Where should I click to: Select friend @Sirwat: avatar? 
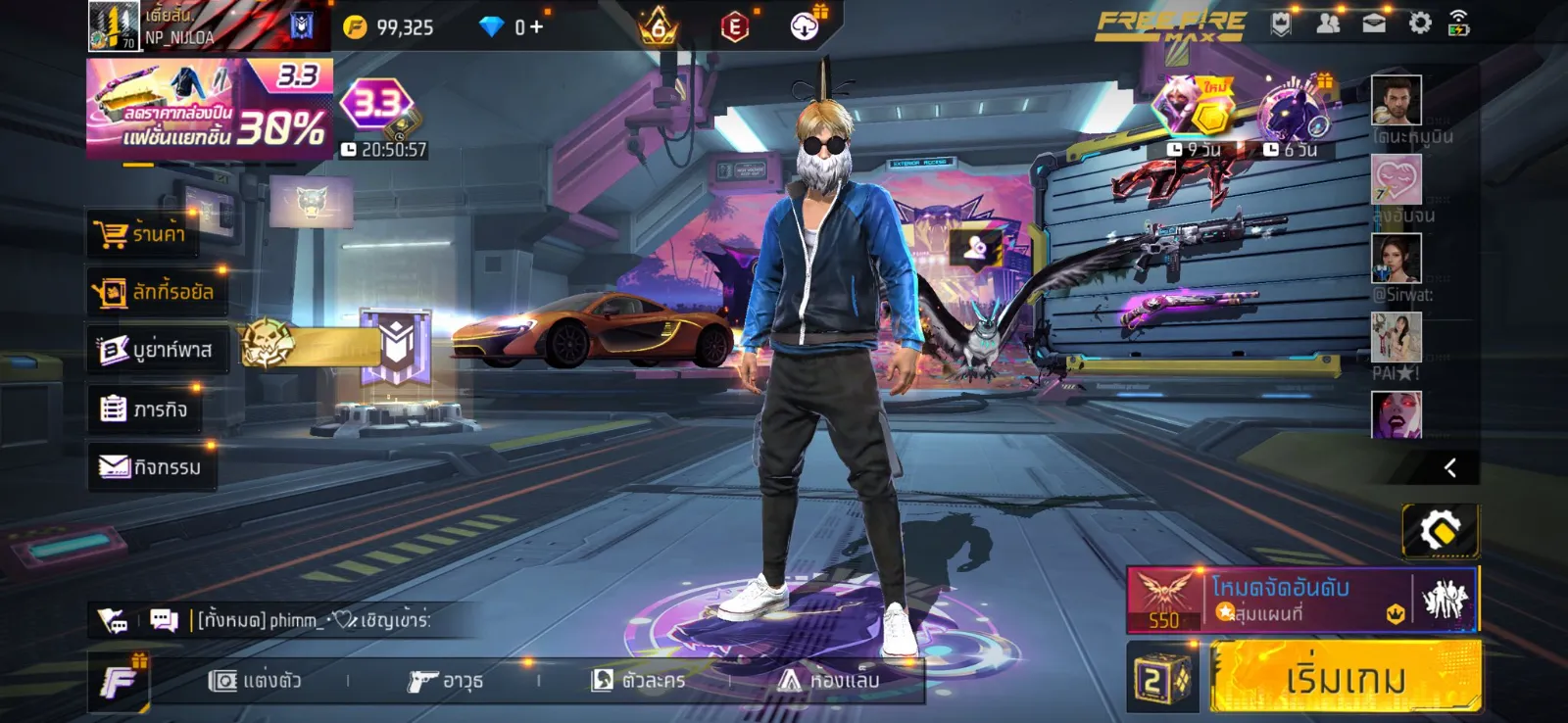1396,260
